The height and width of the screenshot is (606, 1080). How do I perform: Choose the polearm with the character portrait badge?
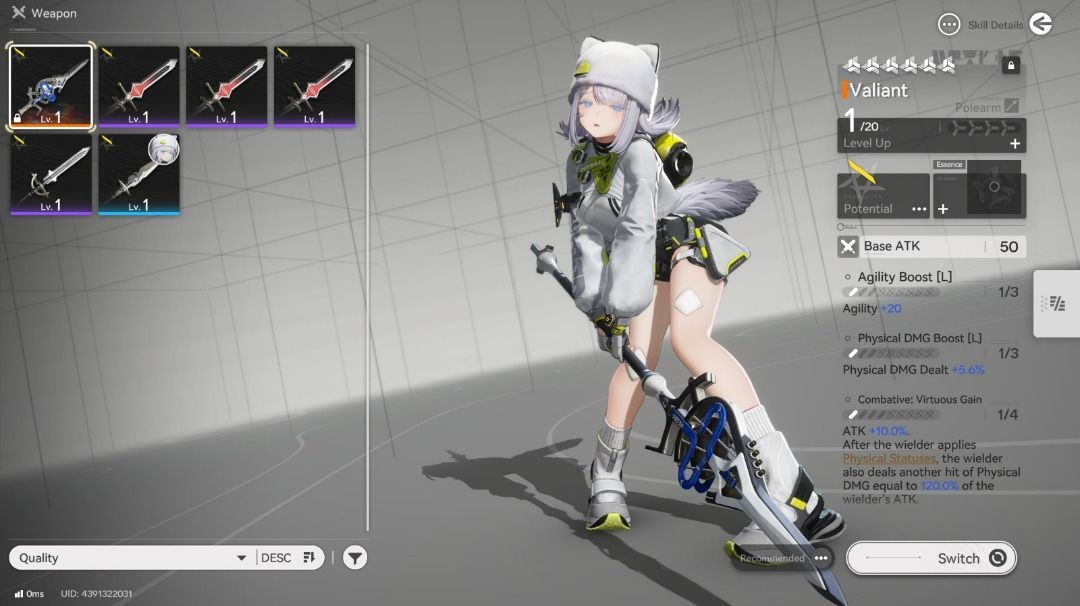click(x=139, y=174)
